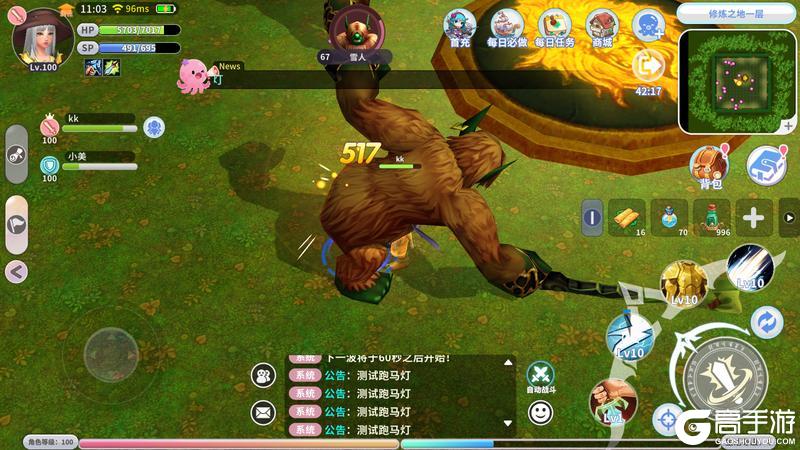Open the blue skill book menu
Image resolution: width=800 pixels, height=450 pixels.
(x=767, y=163)
